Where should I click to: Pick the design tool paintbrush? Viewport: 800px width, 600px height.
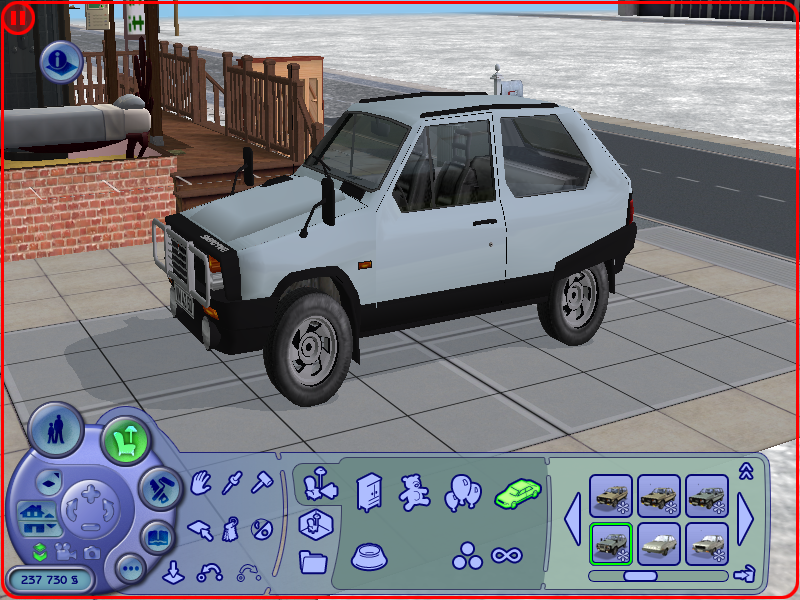(x=232, y=527)
